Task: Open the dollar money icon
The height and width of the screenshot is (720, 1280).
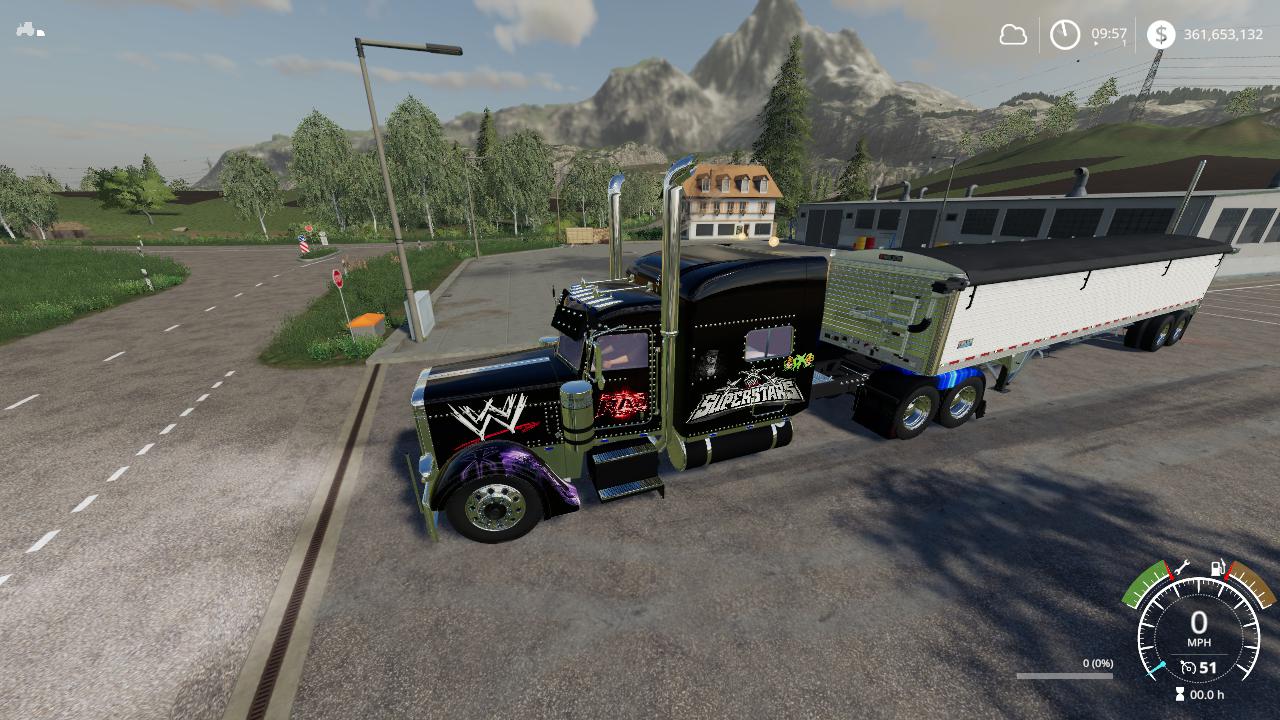Action: (1161, 35)
